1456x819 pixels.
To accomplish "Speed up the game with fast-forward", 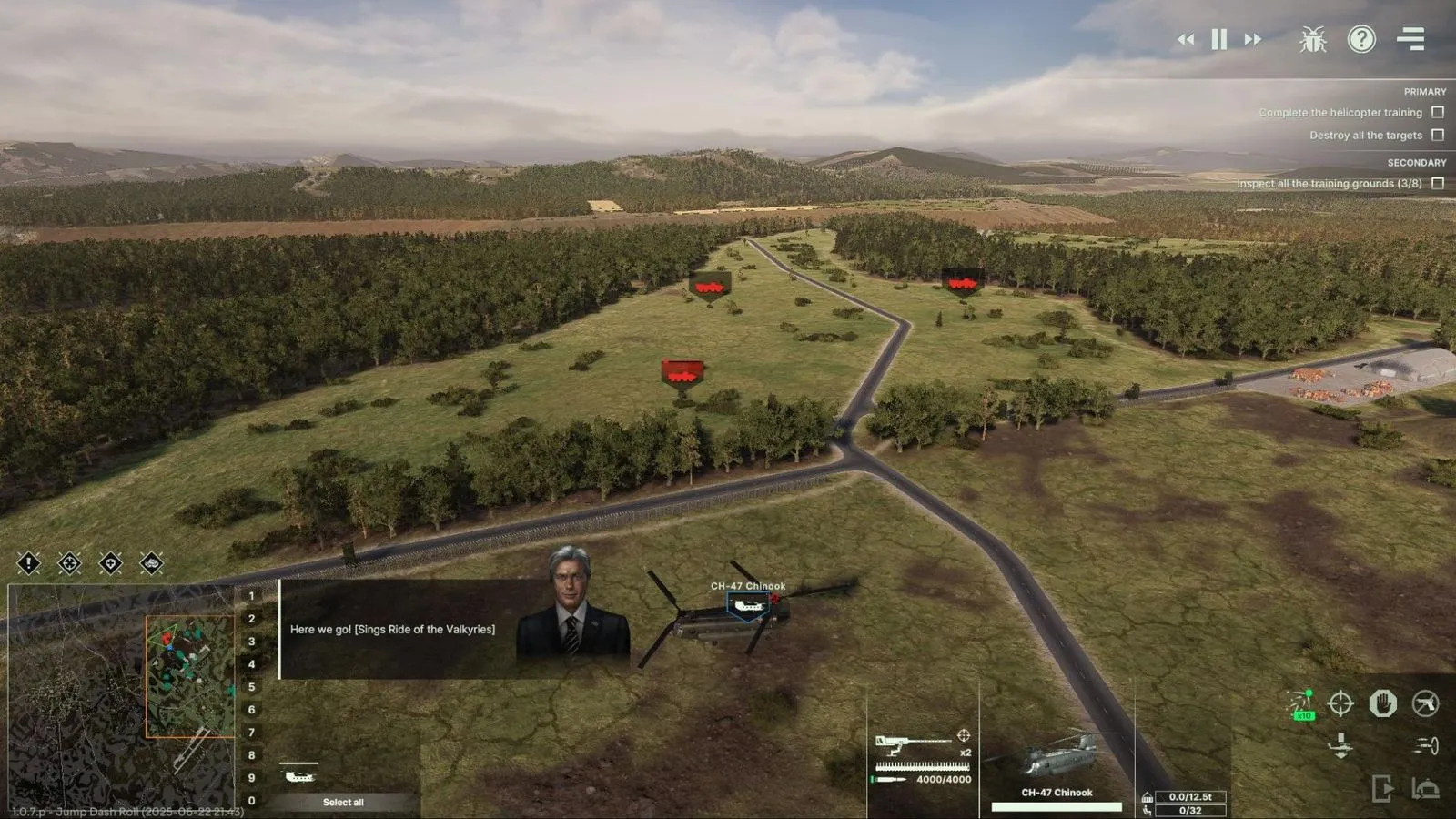I will pos(1253,40).
